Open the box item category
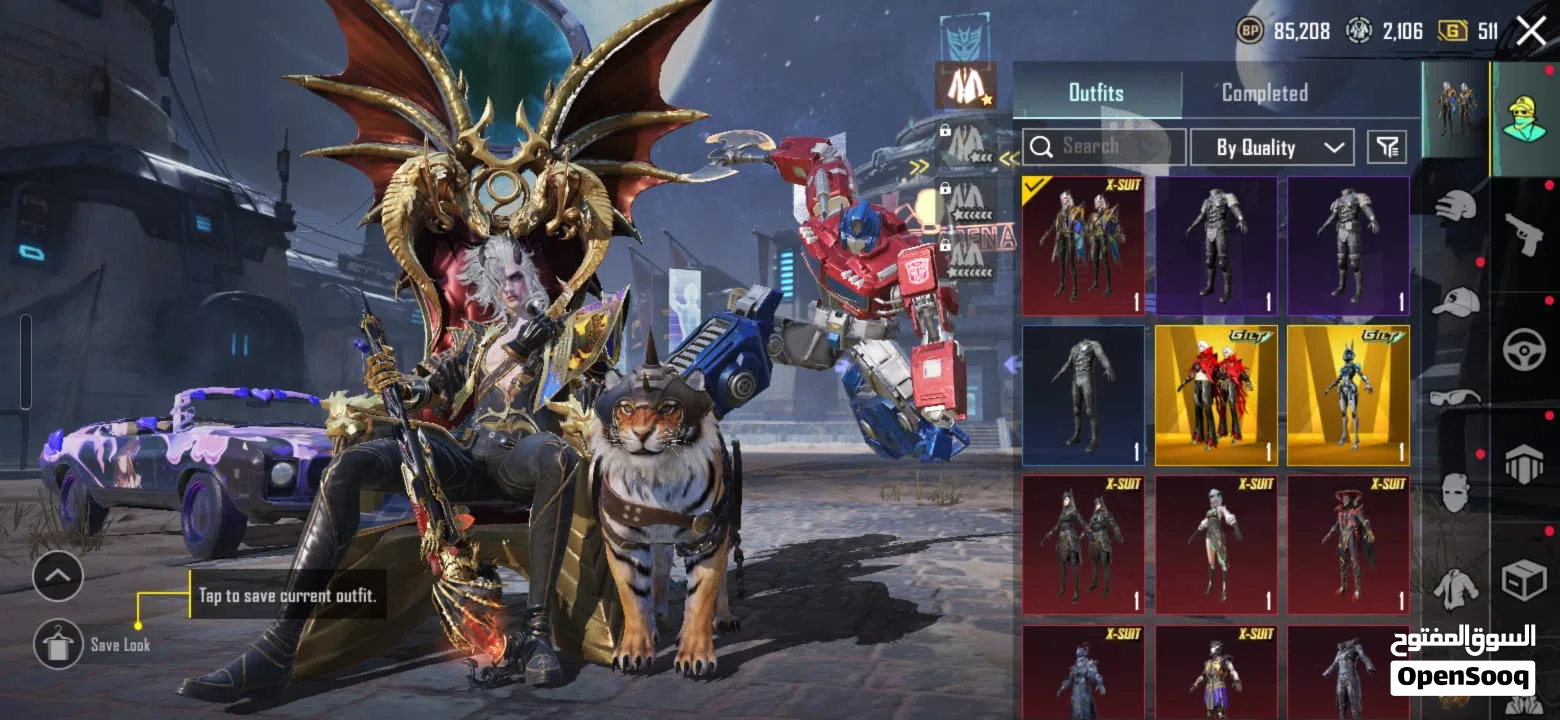This screenshot has height=720, width=1560. pyautogui.click(x=1524, y=580)
